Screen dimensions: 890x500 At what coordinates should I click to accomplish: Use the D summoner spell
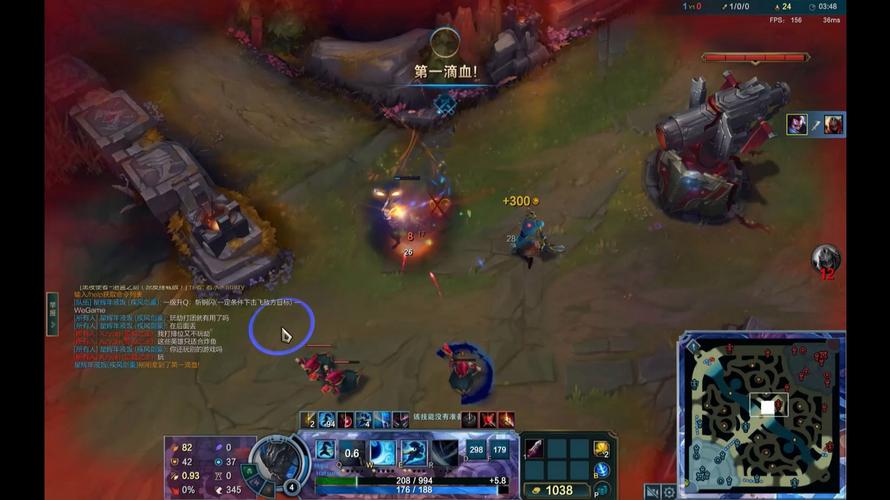coord(476,452)
